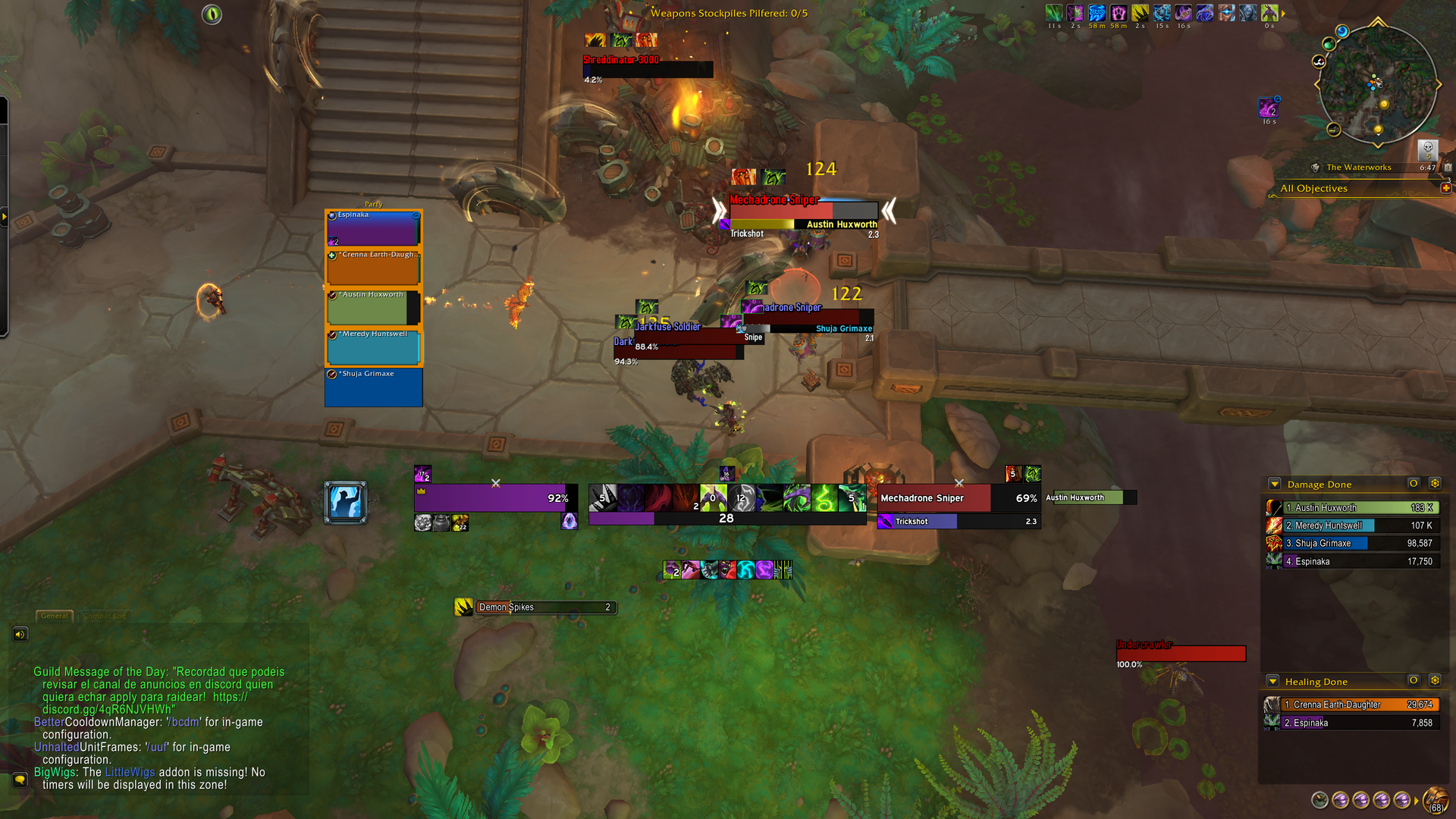The image size is (1456, 819).
Task: Select Meredy Huntswell's party frame
Action: (373, 347)
